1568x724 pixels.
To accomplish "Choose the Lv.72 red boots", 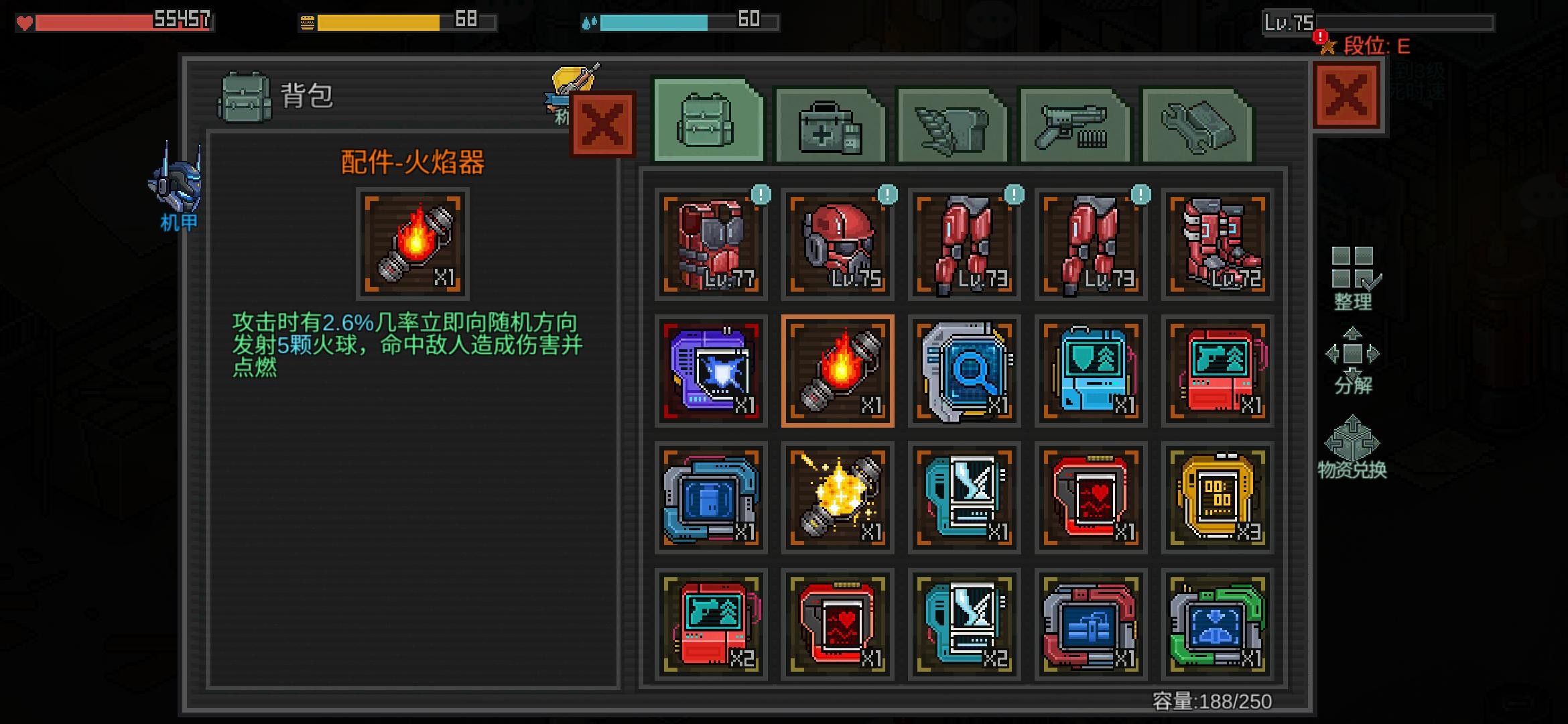I will [x=1218, y=244].
